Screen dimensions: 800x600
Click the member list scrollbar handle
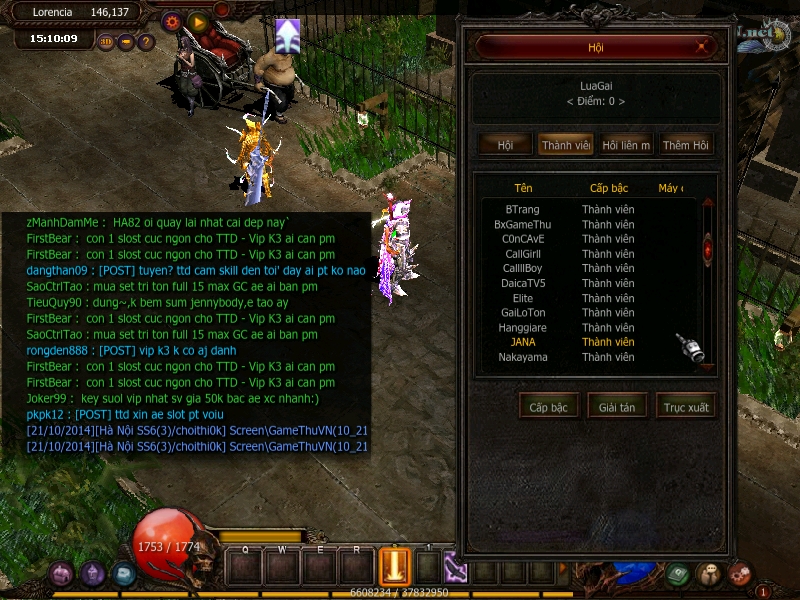(708, 248)
